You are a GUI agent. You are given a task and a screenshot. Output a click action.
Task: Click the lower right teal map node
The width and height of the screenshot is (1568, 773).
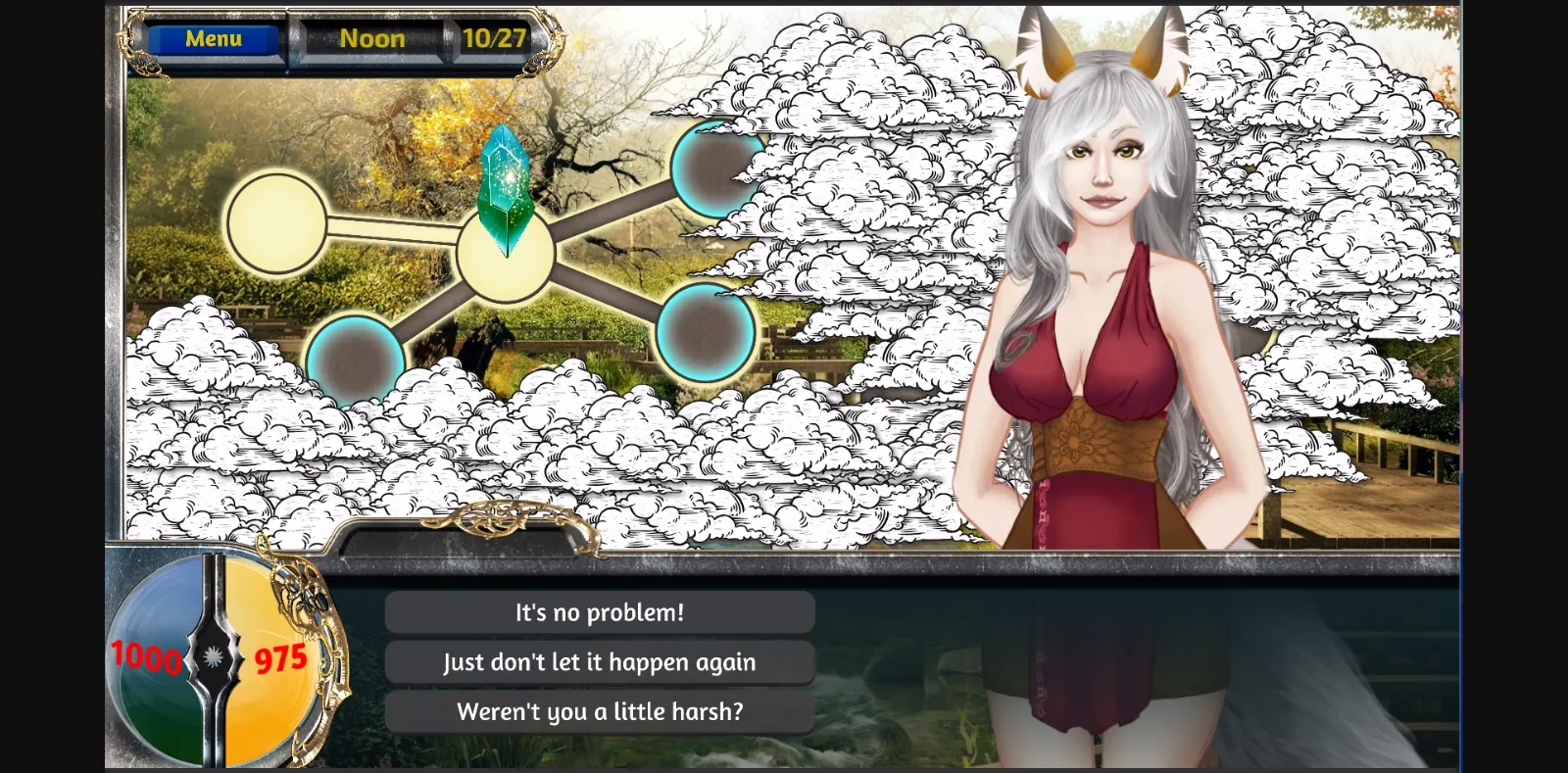708,333
